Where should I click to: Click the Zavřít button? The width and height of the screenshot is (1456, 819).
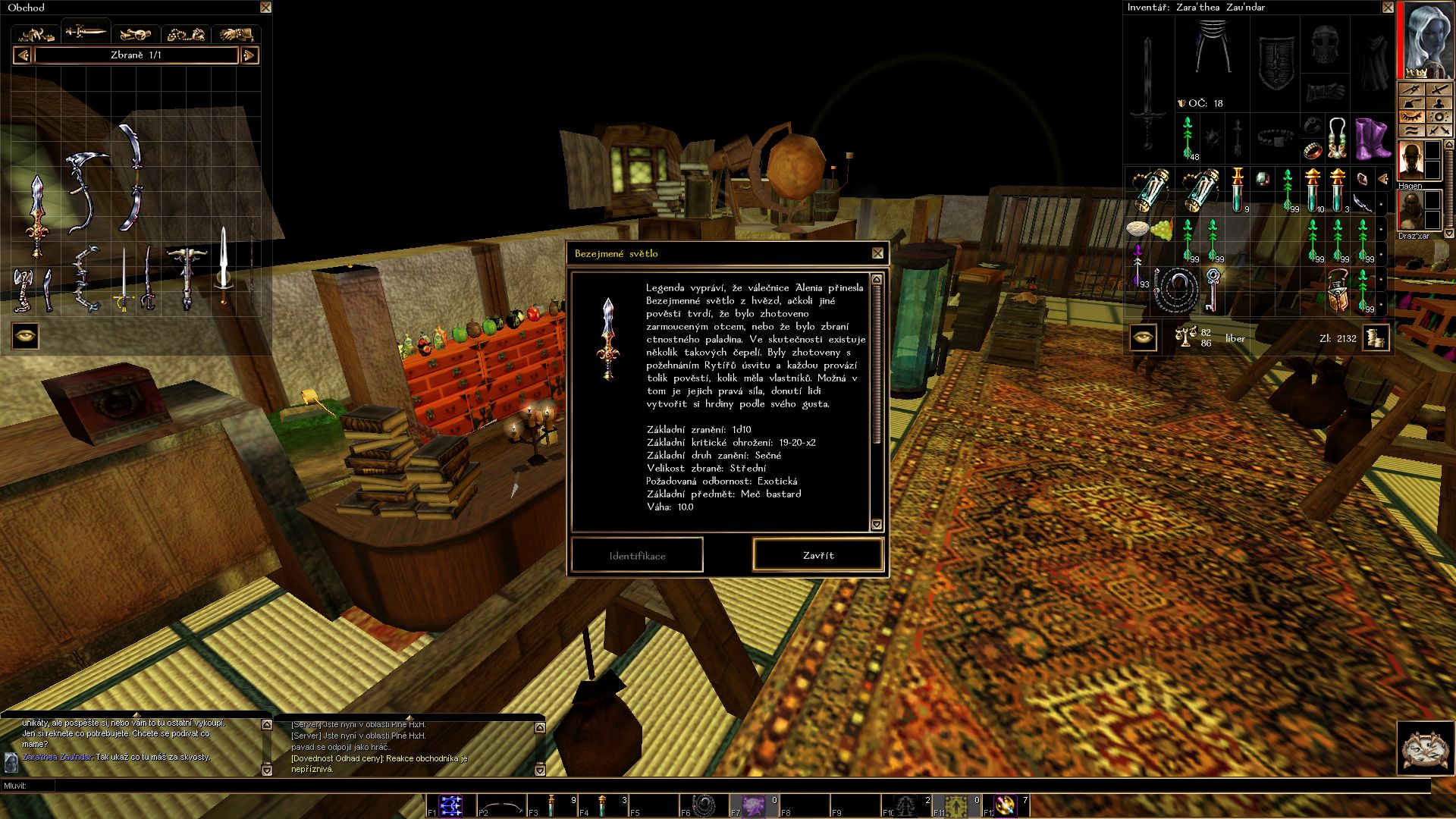coord(818,555)
